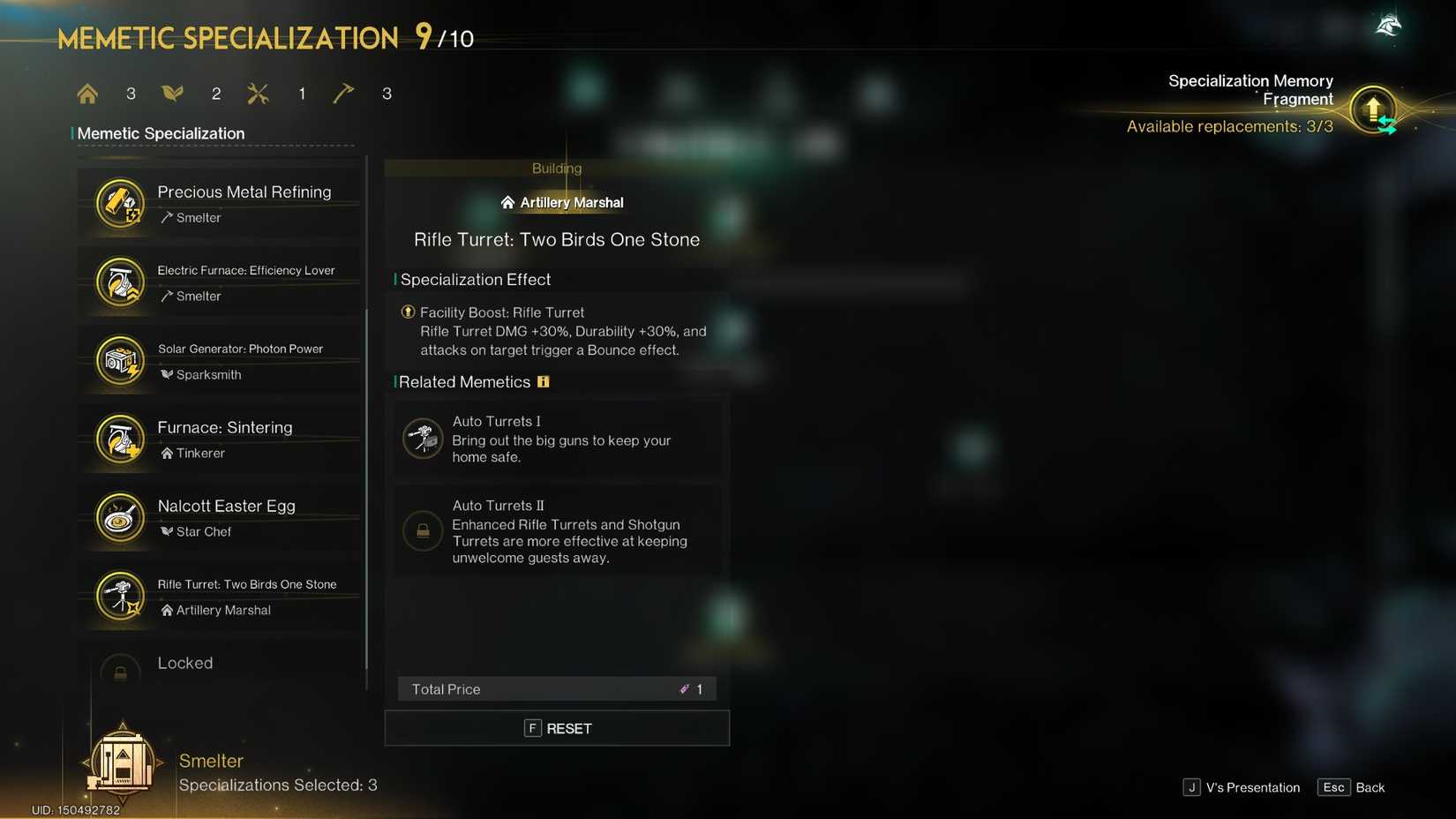Click the Electric Furnace: Efficiency Lover icon

tap(120, 282)
